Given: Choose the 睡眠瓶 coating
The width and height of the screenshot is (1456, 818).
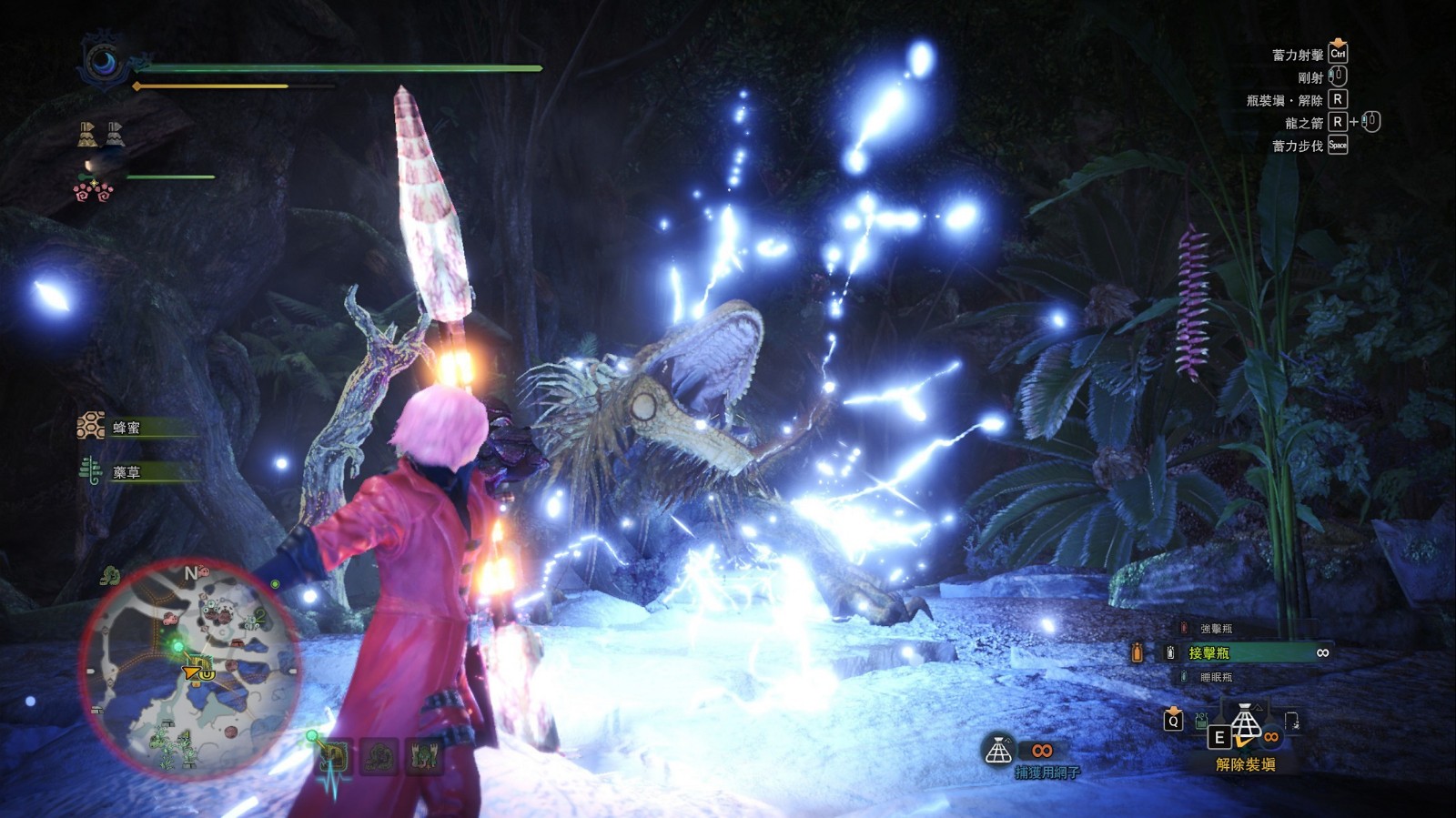Looking at the screenshot, I should [x=1216, y=677].
